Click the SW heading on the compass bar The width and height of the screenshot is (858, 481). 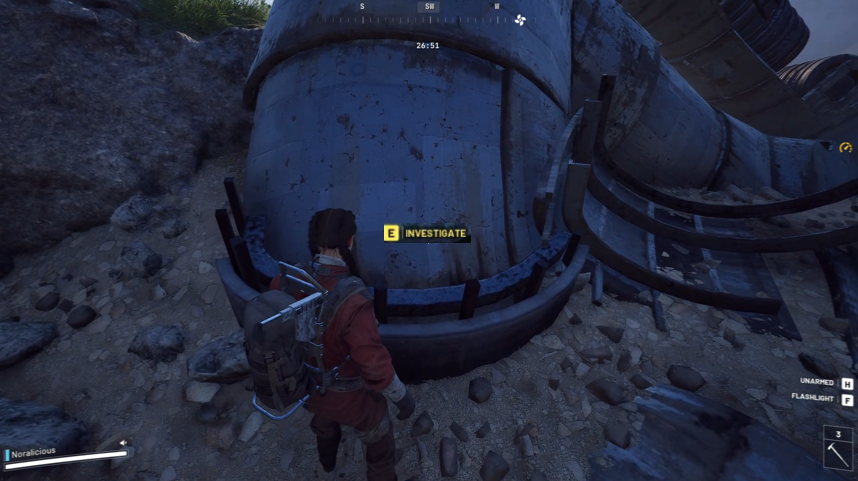(429, 7)
